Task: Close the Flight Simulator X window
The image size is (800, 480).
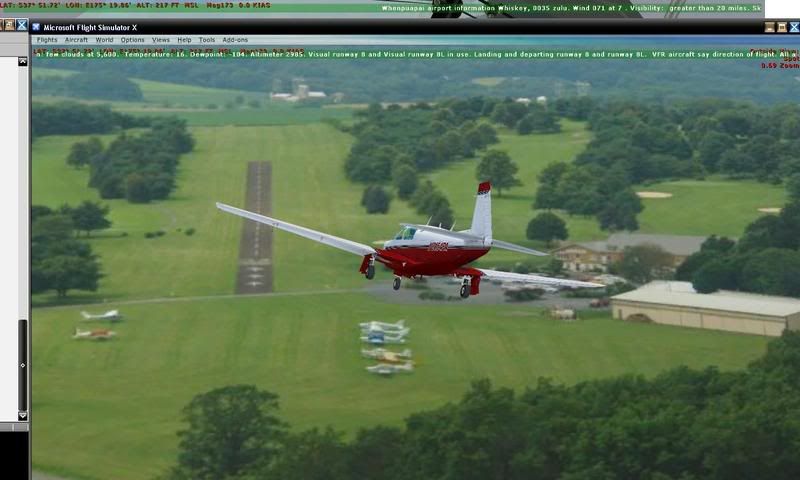Action: coord(793,27)
